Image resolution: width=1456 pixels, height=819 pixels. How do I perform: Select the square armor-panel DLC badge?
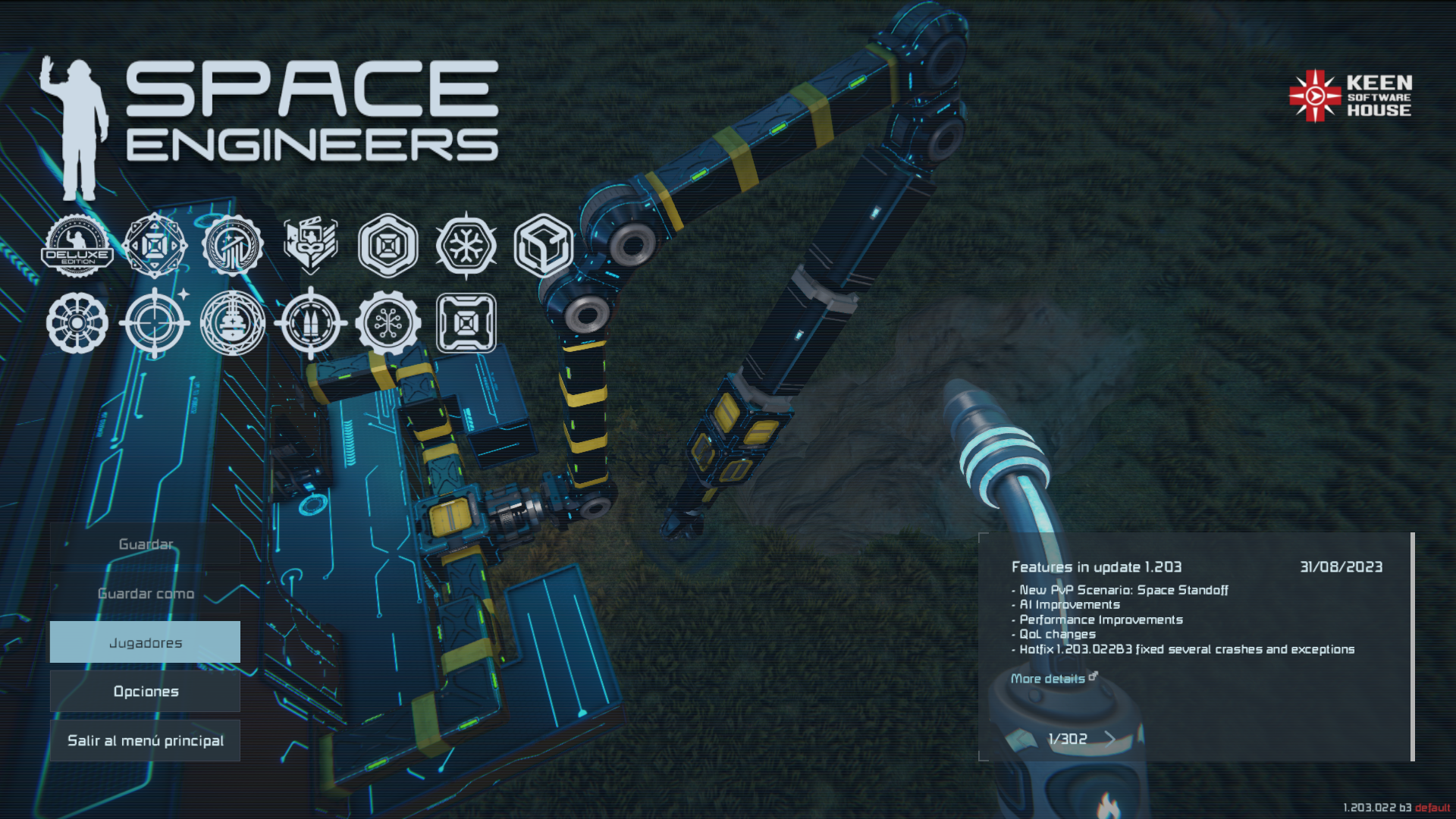coord(466,323)
